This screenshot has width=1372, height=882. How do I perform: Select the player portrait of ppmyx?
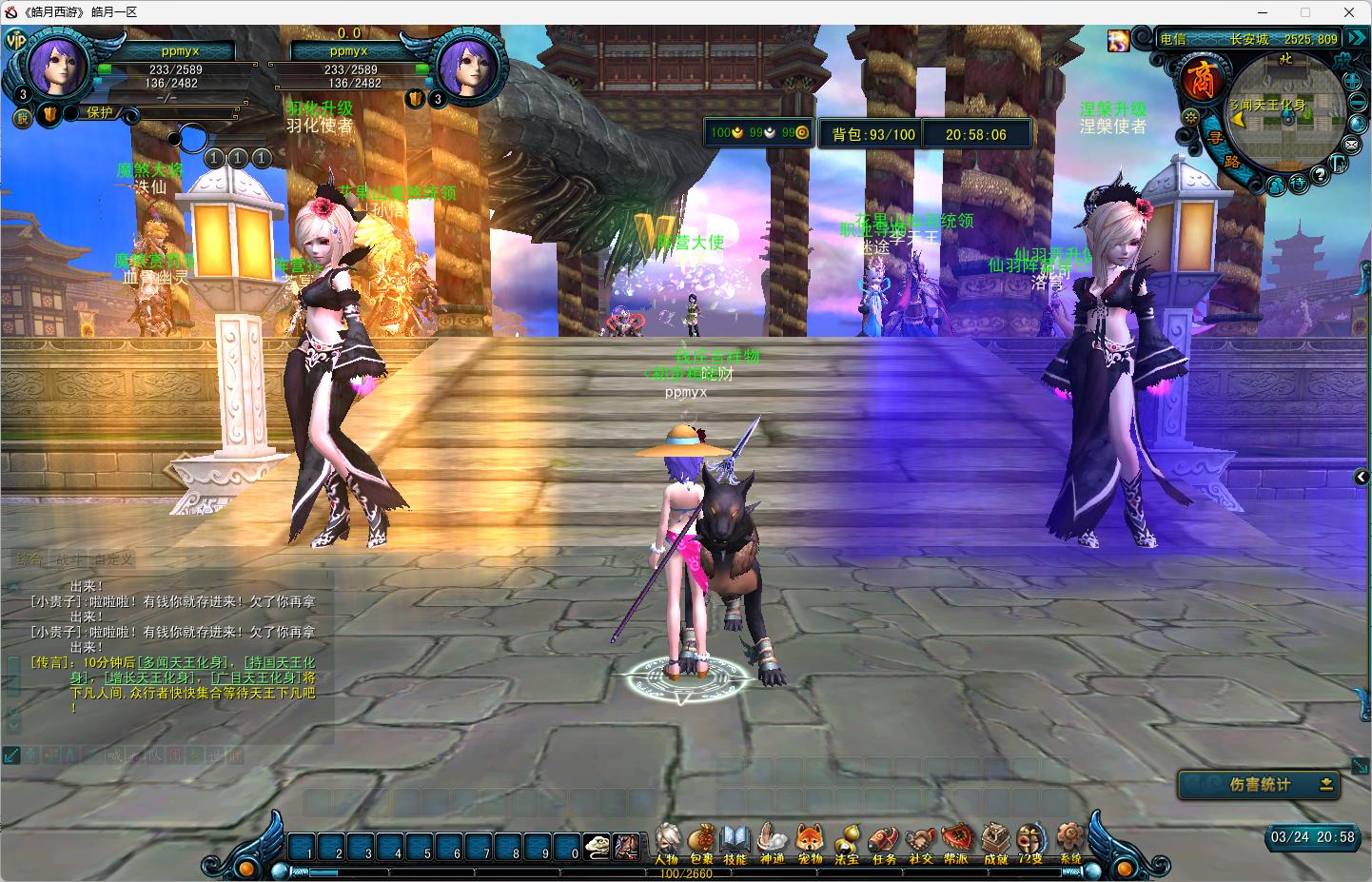[x=57, y=65]
